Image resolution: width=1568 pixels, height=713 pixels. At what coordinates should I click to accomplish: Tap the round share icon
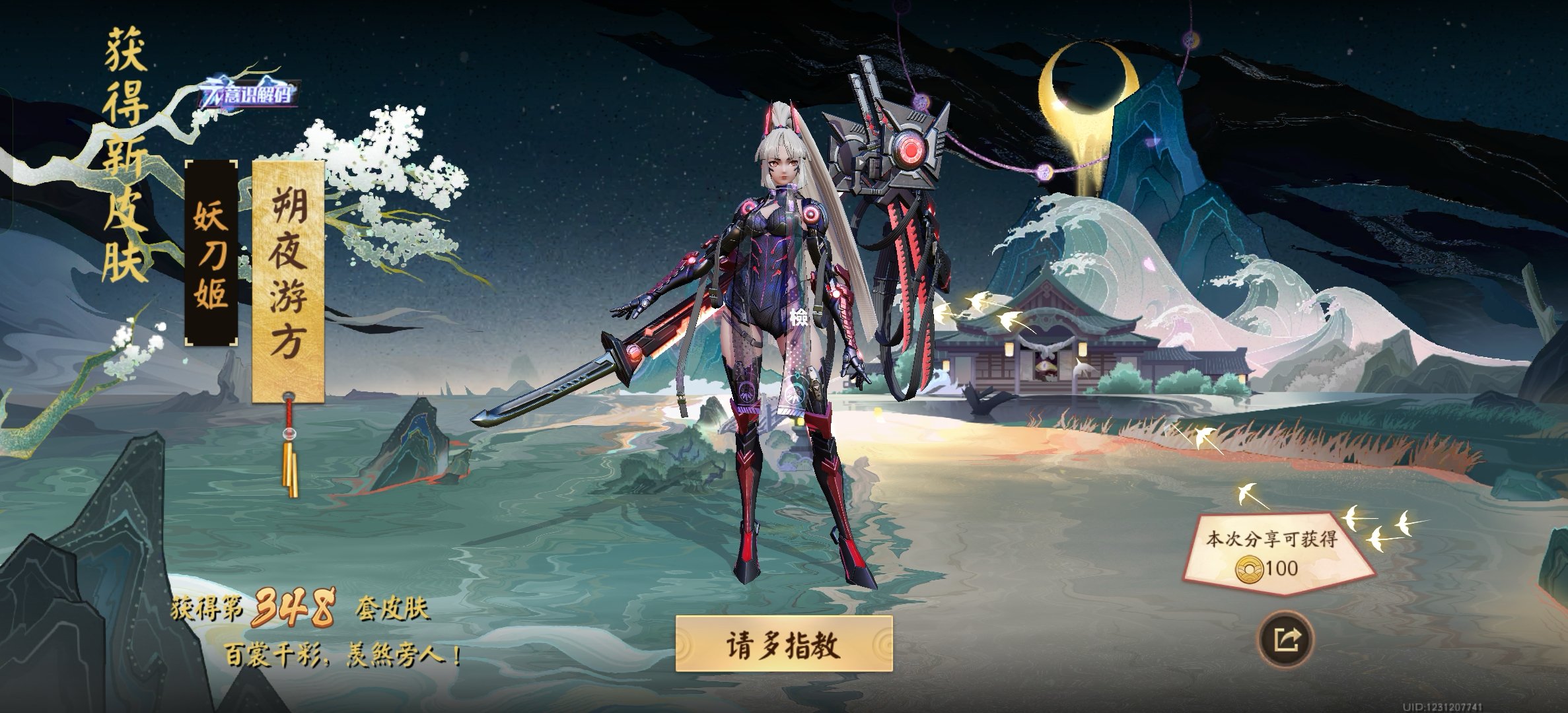[x=1285, y=639]
